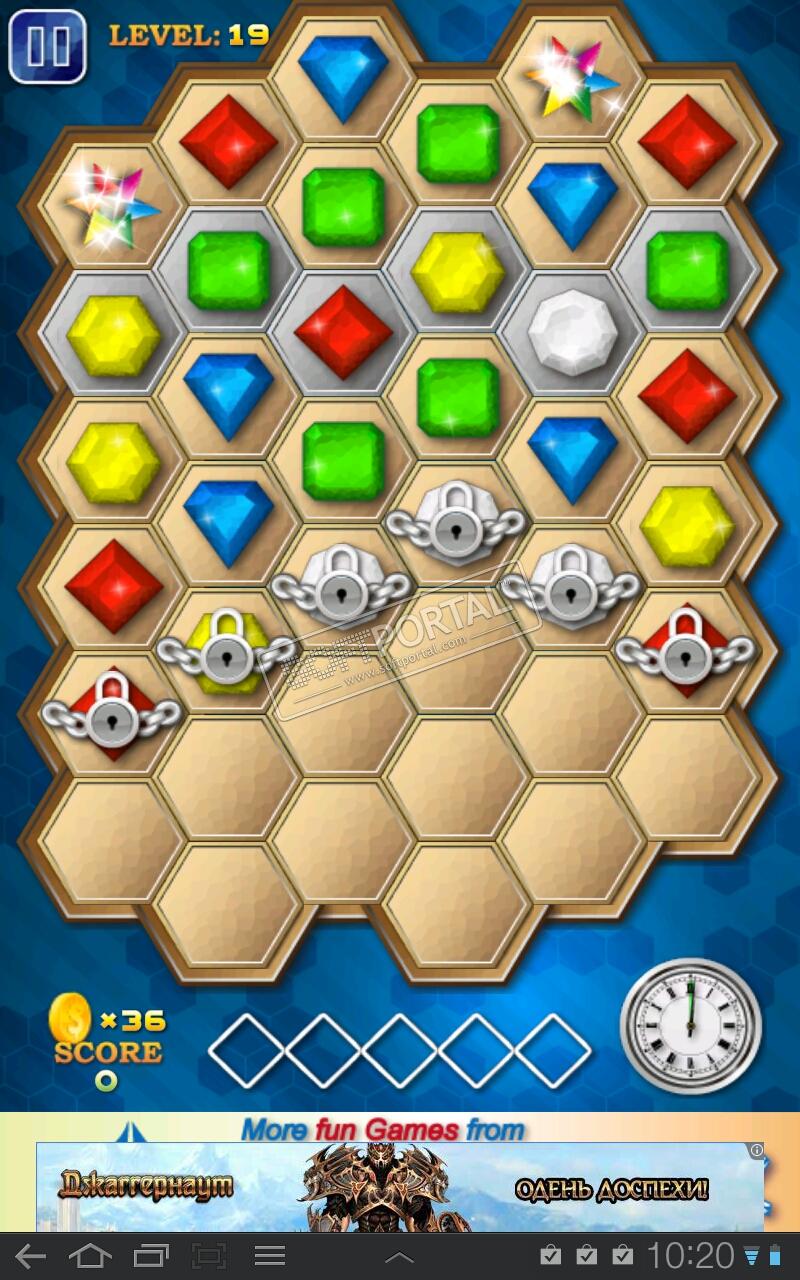Take a screenshot with the capture icon
Image resolution: width=800 pixels, height=1280 pixels.
point(209,1256)
